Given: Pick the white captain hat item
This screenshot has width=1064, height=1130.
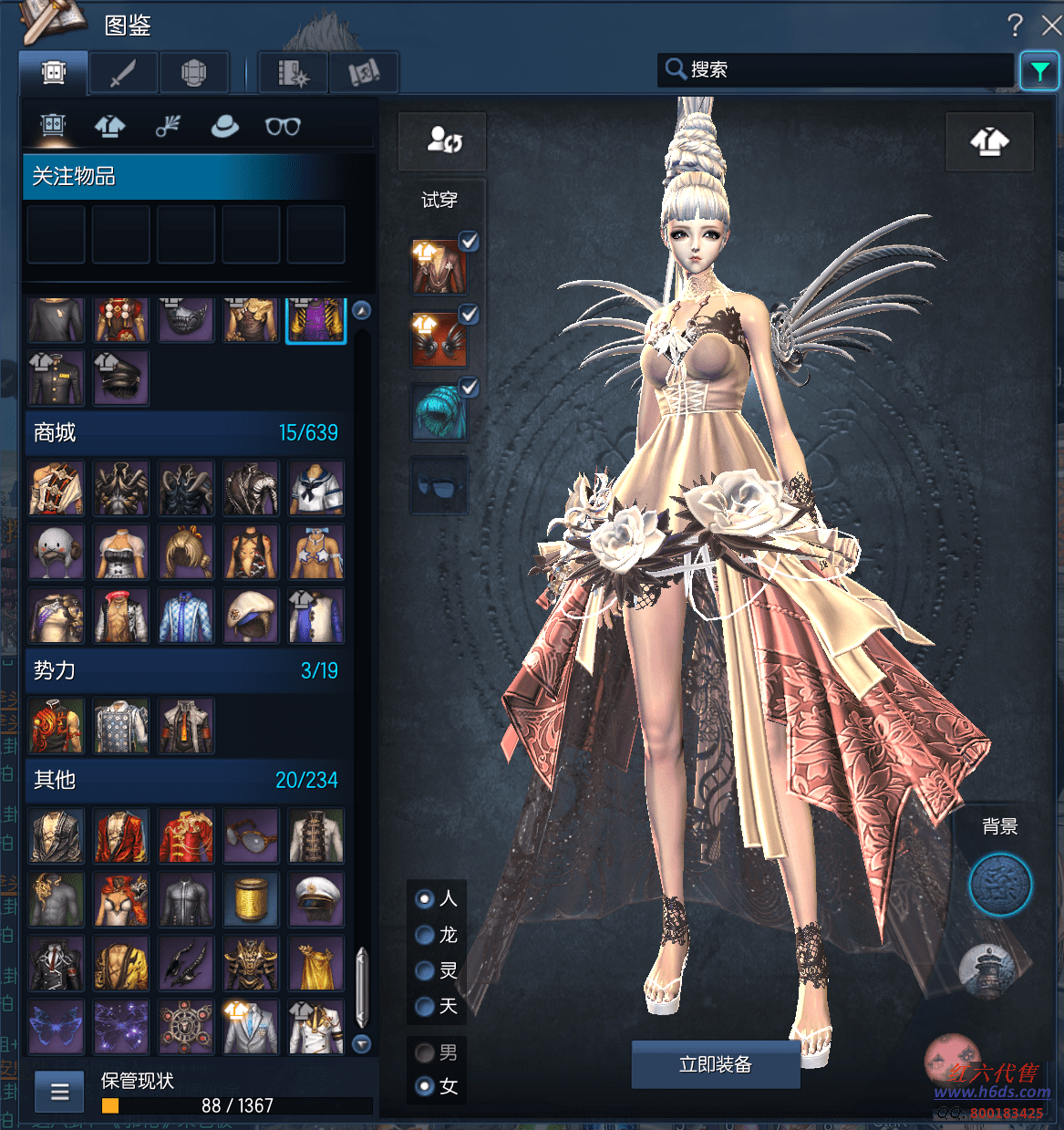Looking at the screenshot, I should [x=315, y=898].
